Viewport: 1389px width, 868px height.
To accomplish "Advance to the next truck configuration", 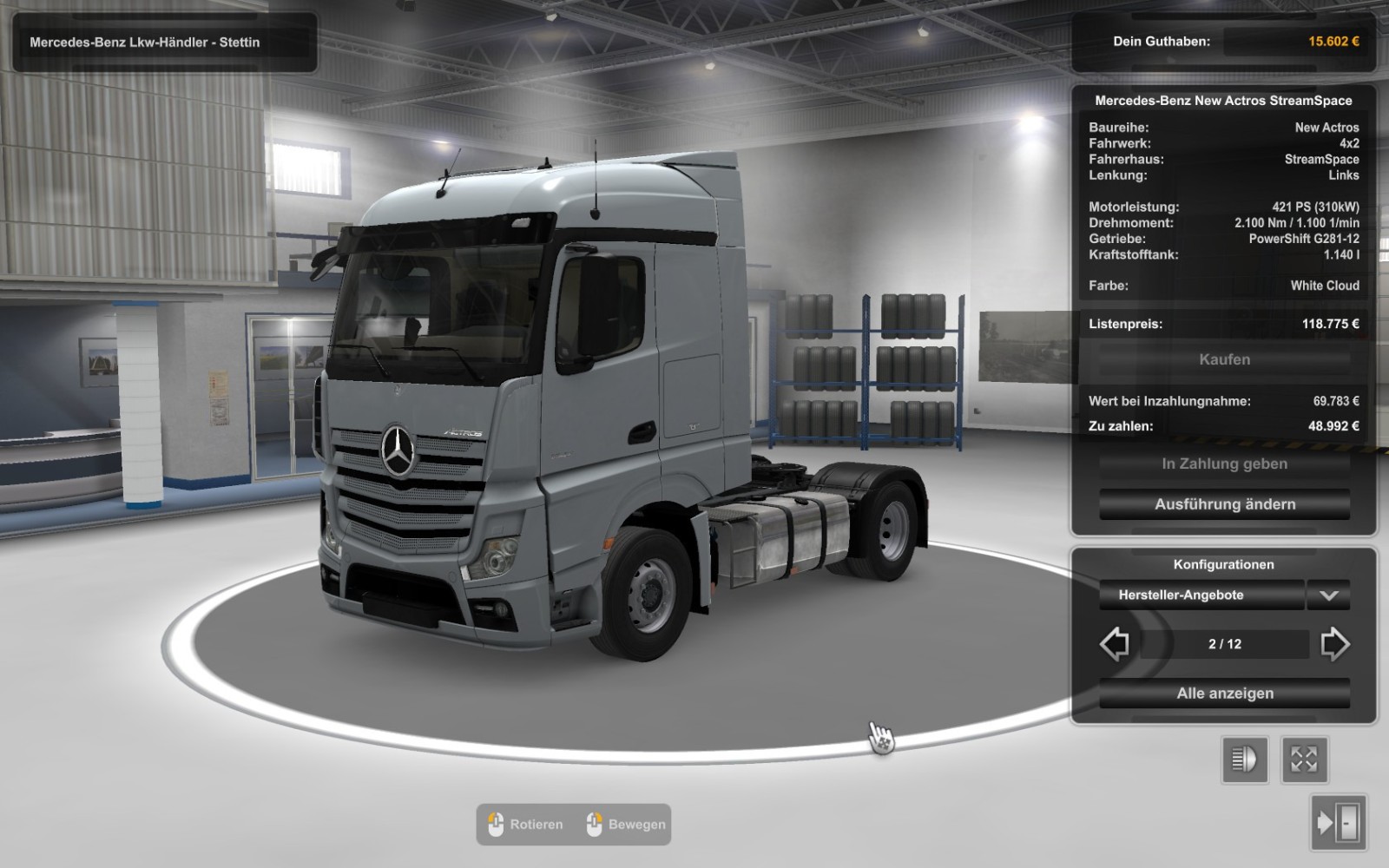I will point(1334,644).
